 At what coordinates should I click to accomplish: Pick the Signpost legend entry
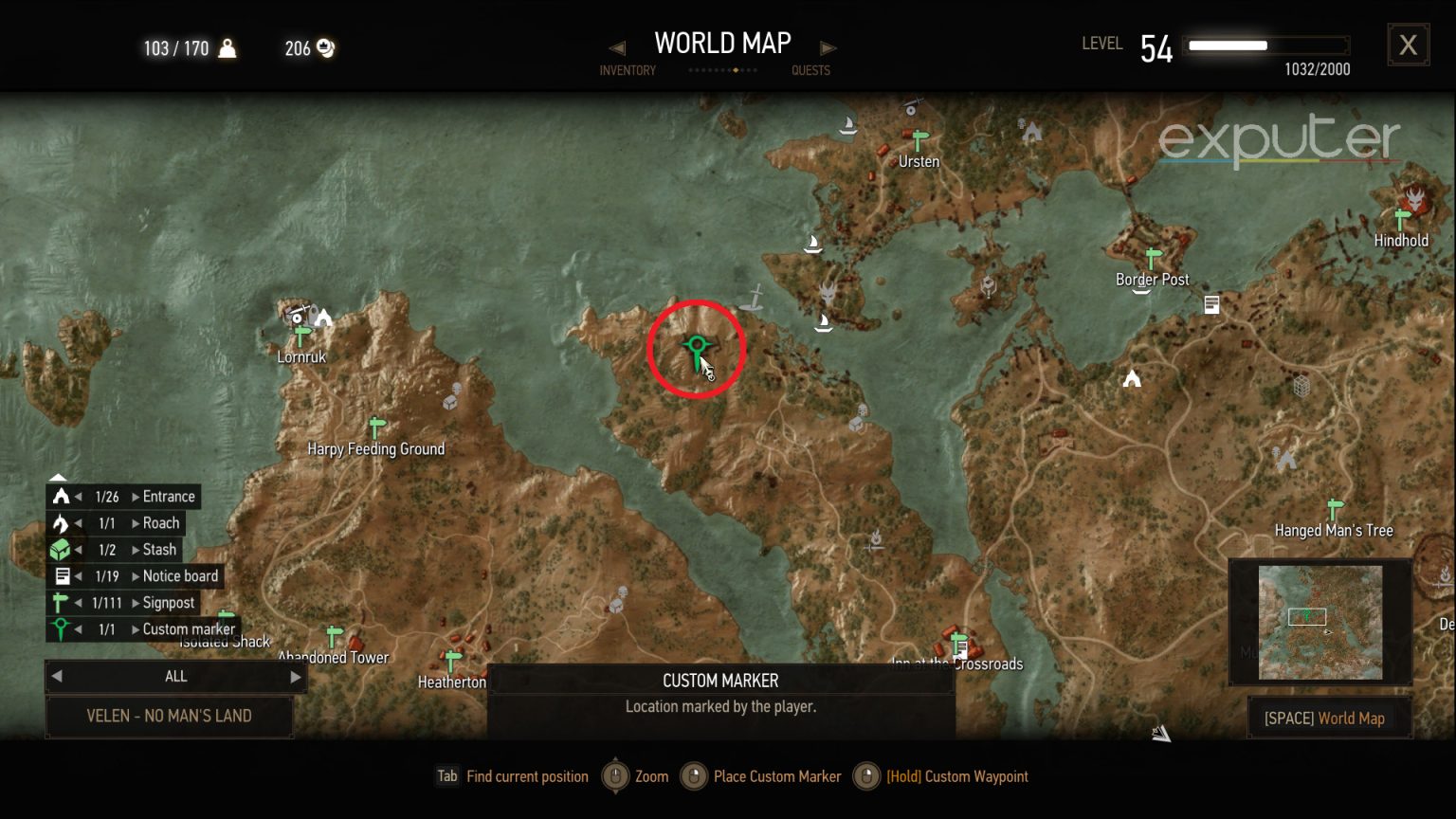click(168, 603)
